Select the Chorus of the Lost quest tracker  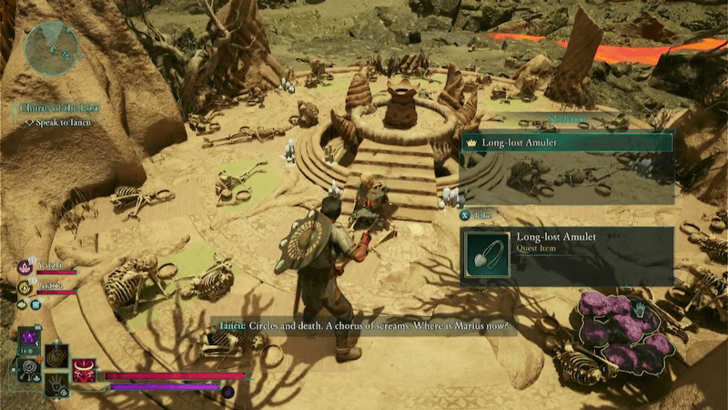[x=59, y=107]
